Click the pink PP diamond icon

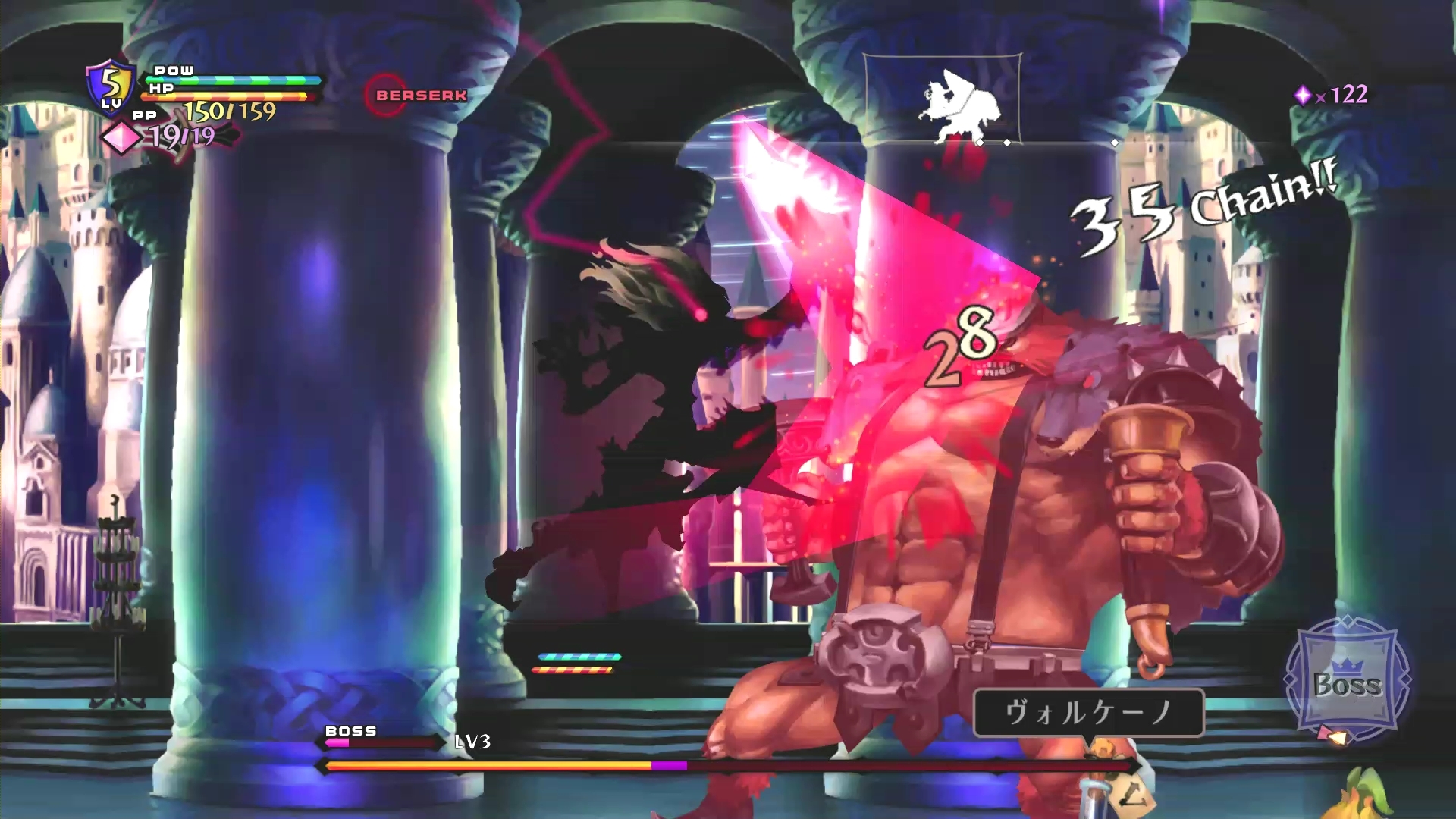click(121, 139)
